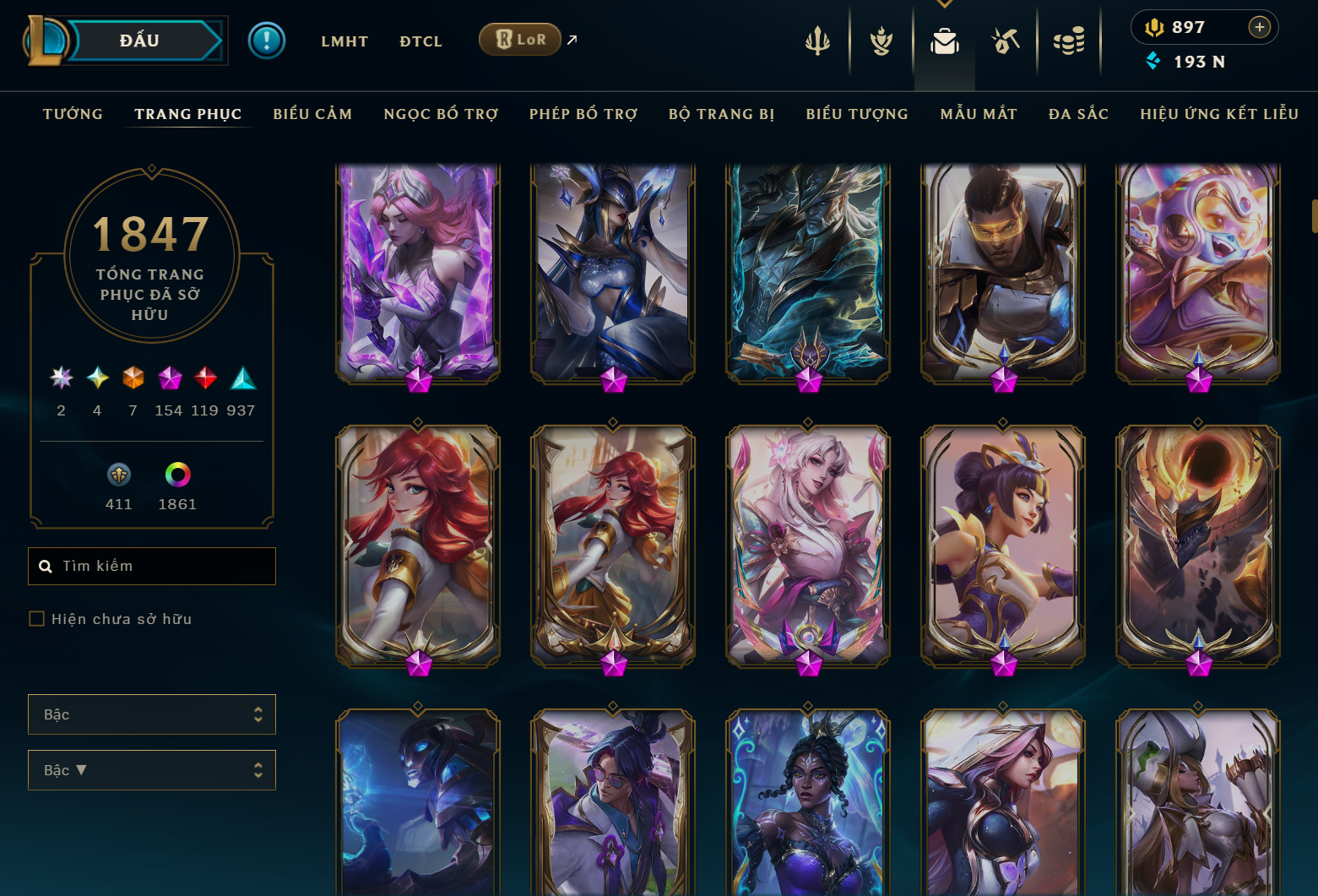Toggle the Hiện chưa sở hữu checkbox
This screenshot has width=1318, height=896.
pyautogui.click(x=37, y=619)
